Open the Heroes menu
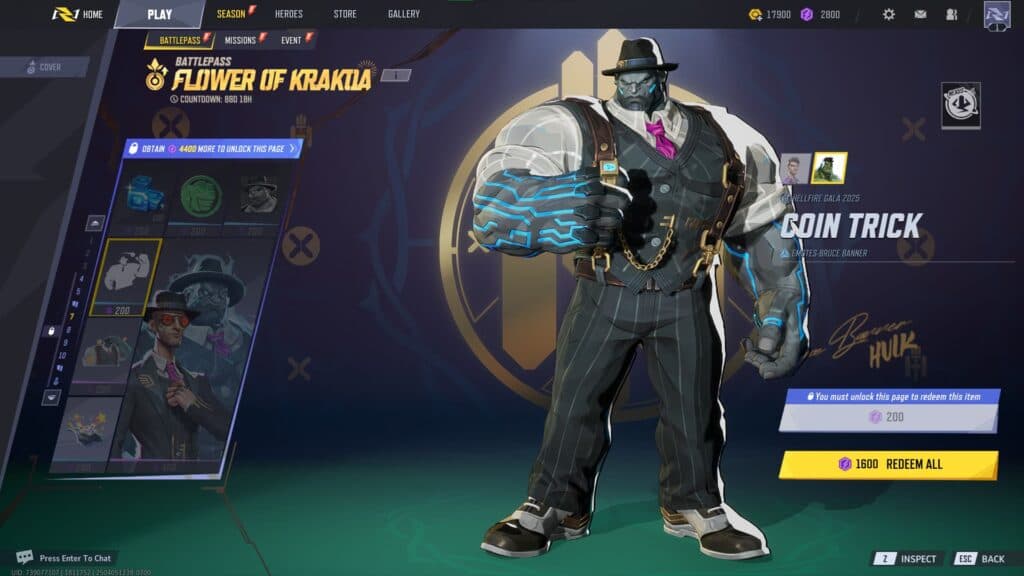 tap(288, 14)
